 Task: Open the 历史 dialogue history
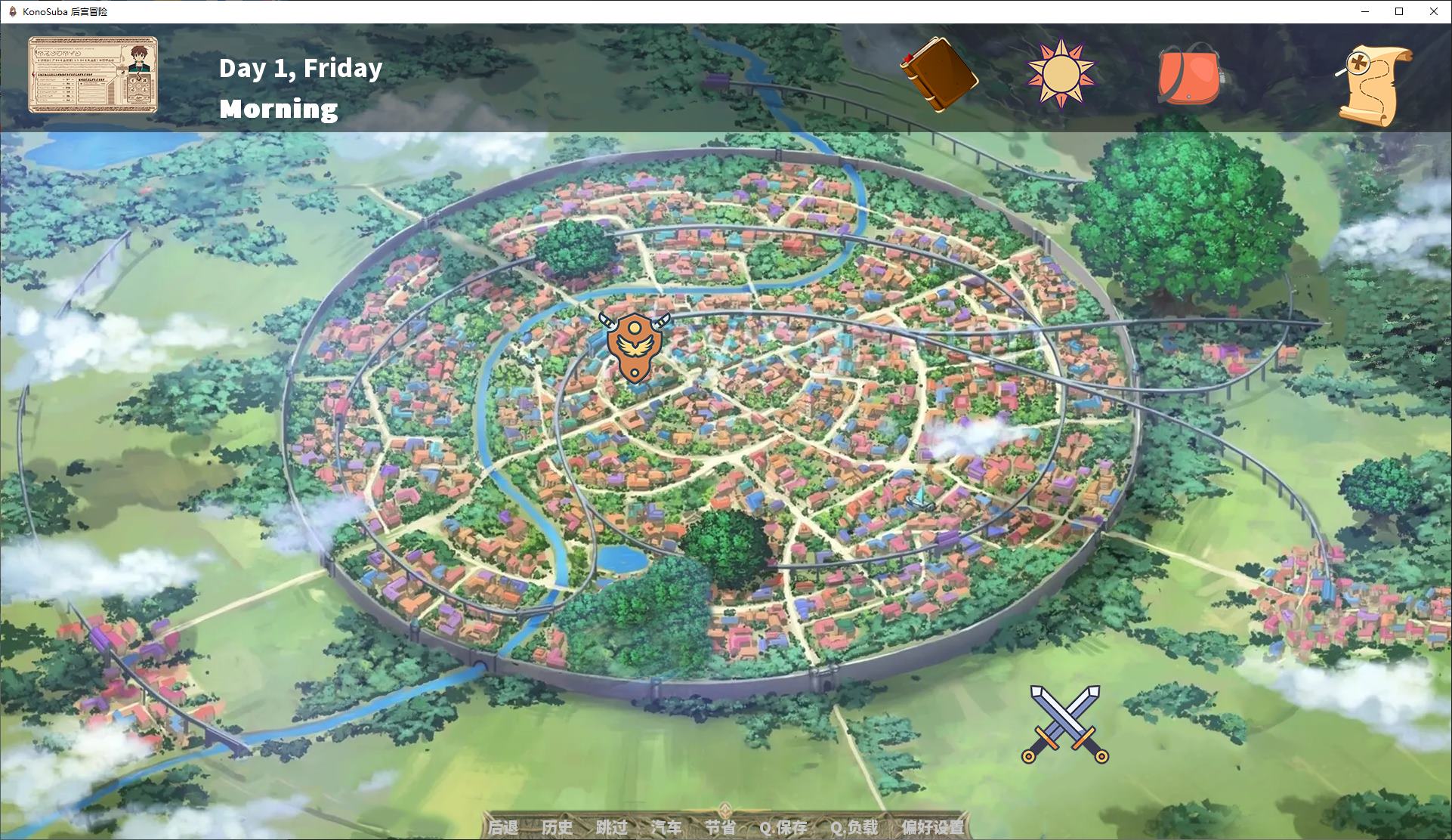tap(558, 828)
